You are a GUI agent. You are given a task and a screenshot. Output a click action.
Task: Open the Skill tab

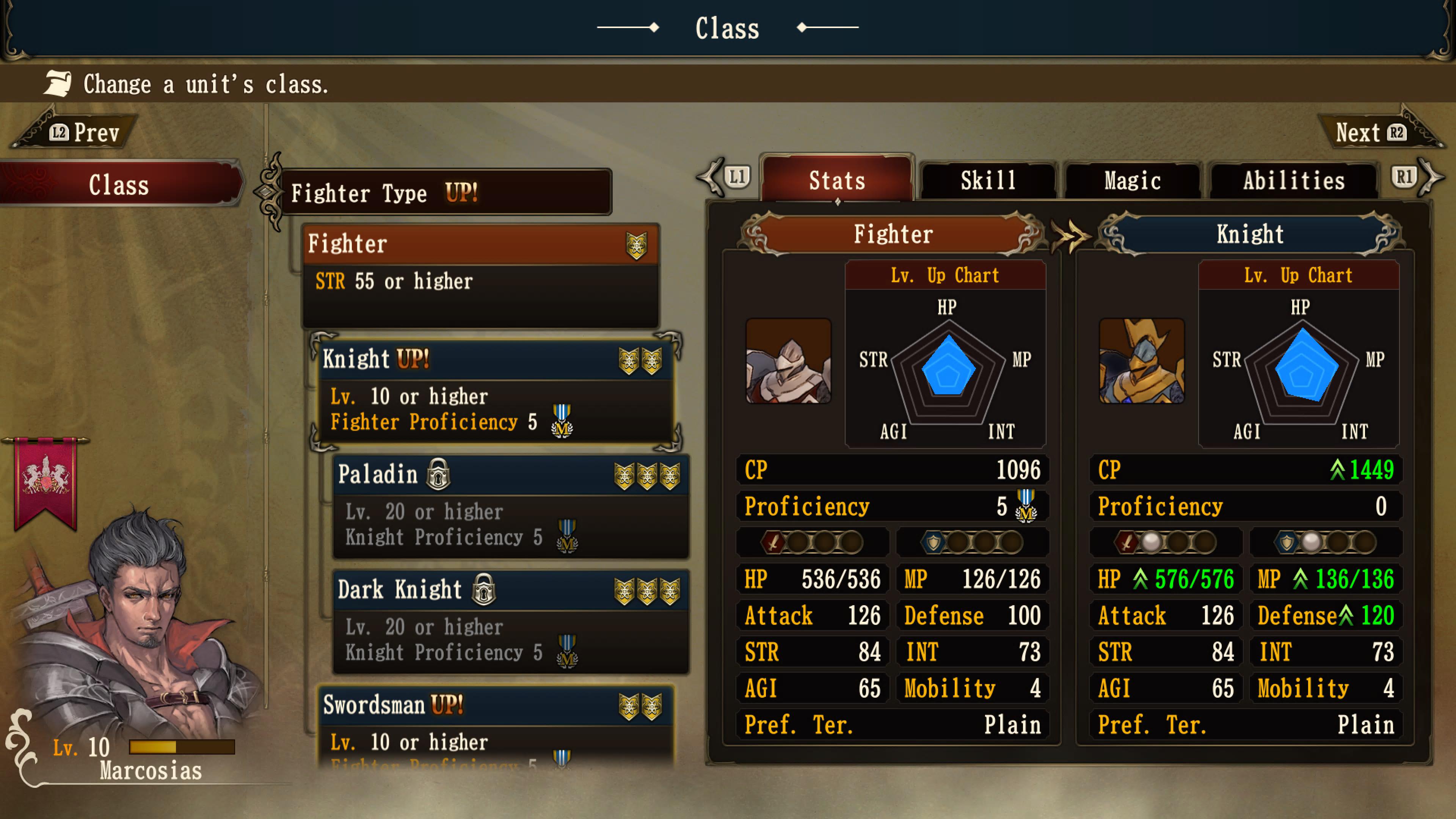point(988,180)
